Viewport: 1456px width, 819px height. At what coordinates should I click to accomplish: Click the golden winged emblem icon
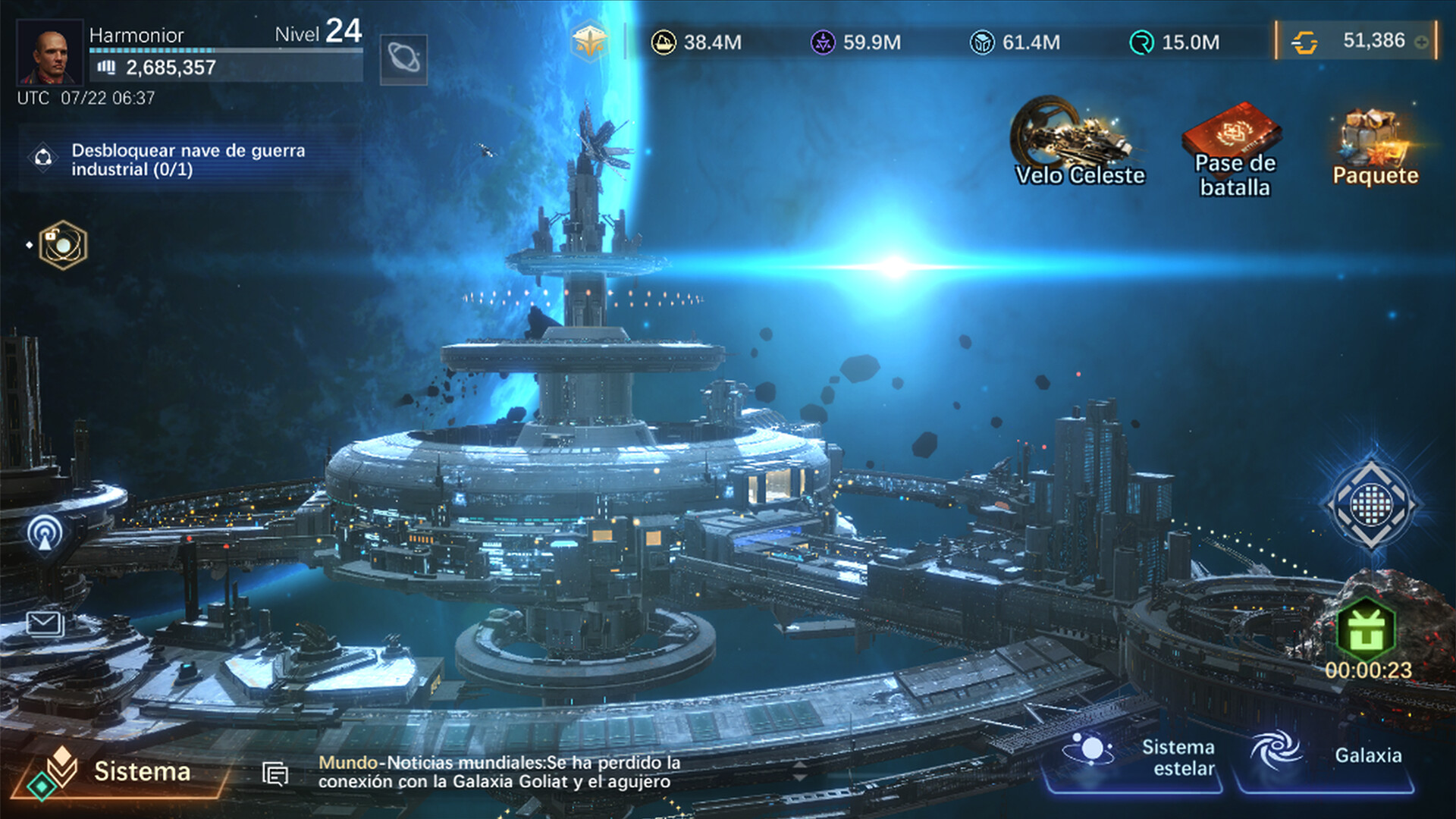(589, 42)
